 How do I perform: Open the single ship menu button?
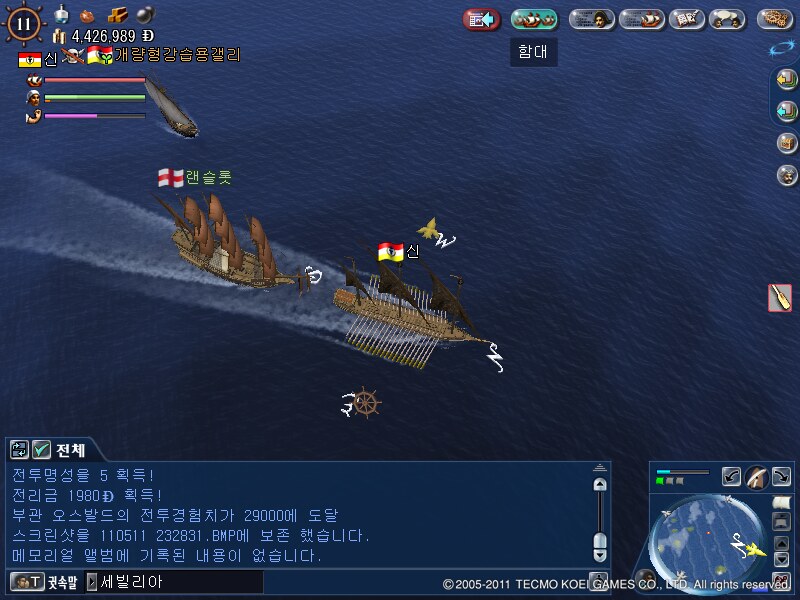(641, 19)
